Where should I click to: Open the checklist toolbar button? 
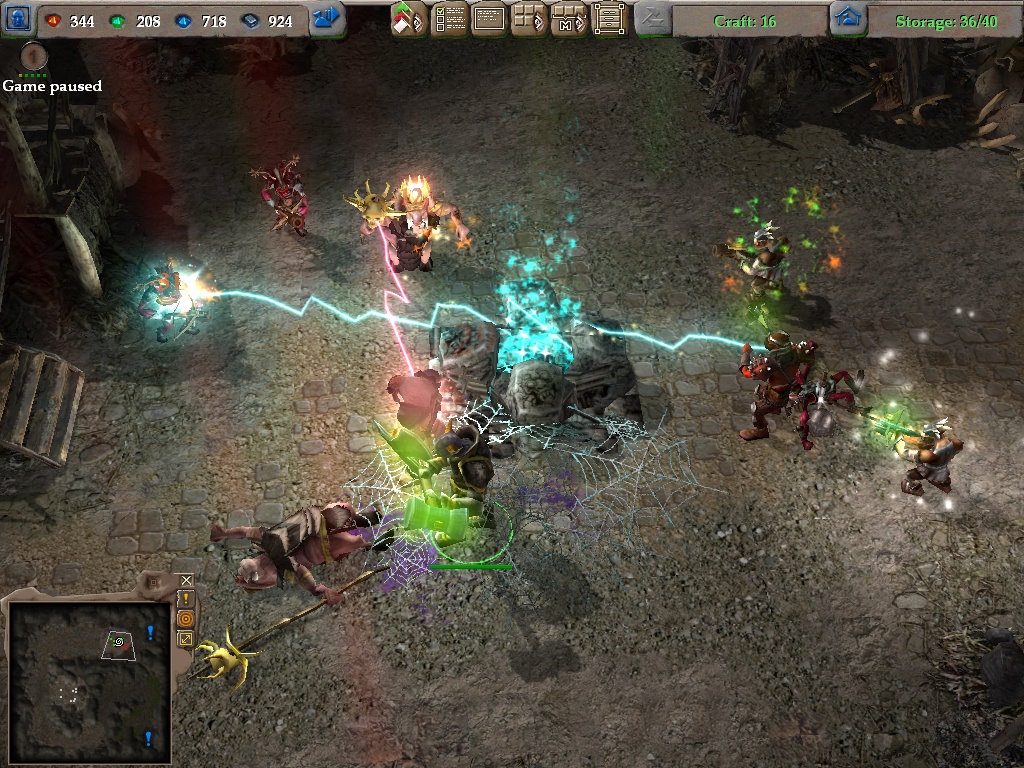coord(449,19)
